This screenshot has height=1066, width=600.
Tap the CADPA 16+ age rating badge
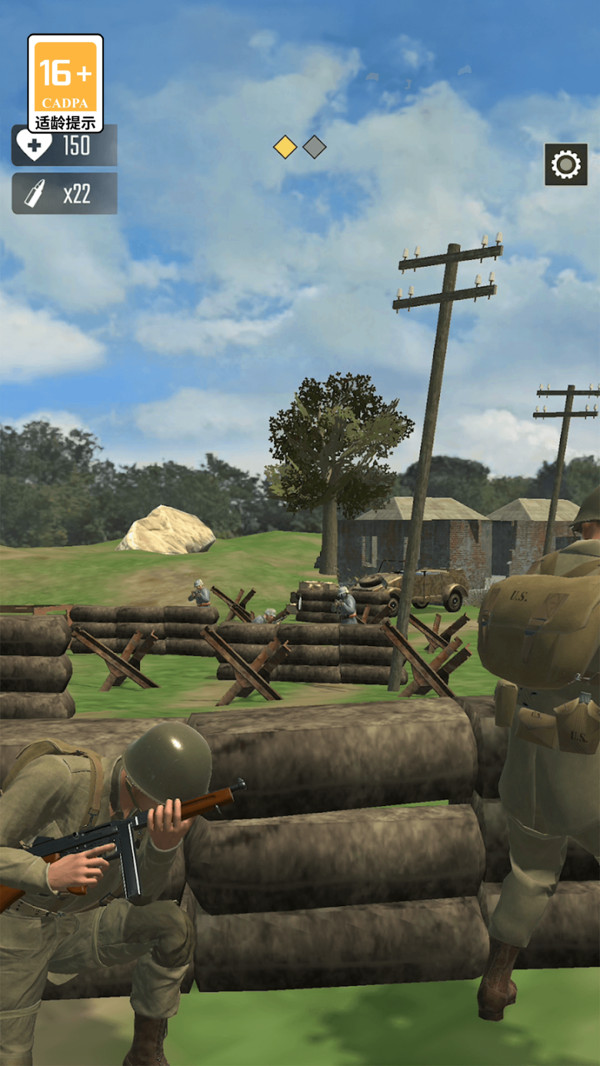pos(65,84)
